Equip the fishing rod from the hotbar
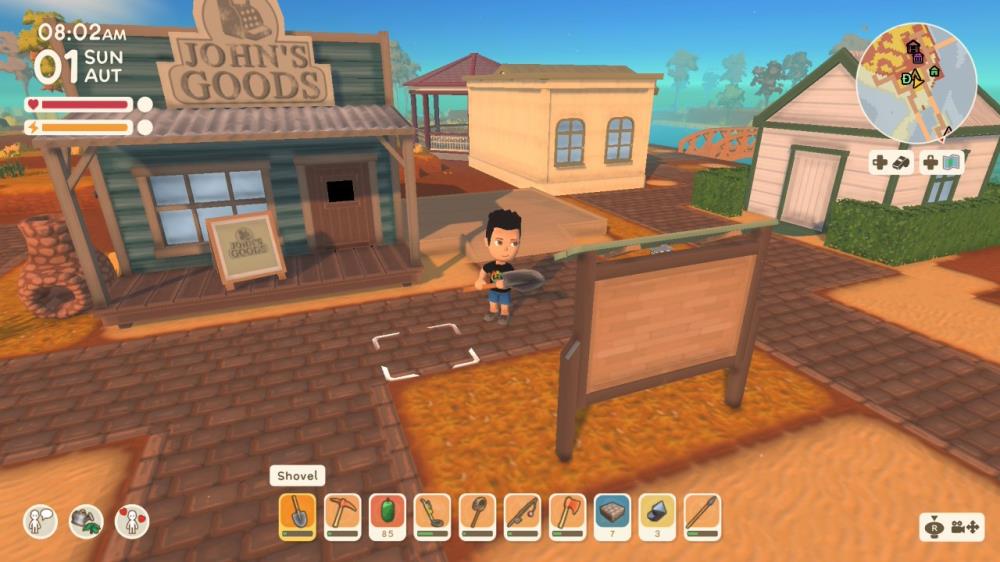Viewport: 1000px width, 562px height. click(523, 515)
